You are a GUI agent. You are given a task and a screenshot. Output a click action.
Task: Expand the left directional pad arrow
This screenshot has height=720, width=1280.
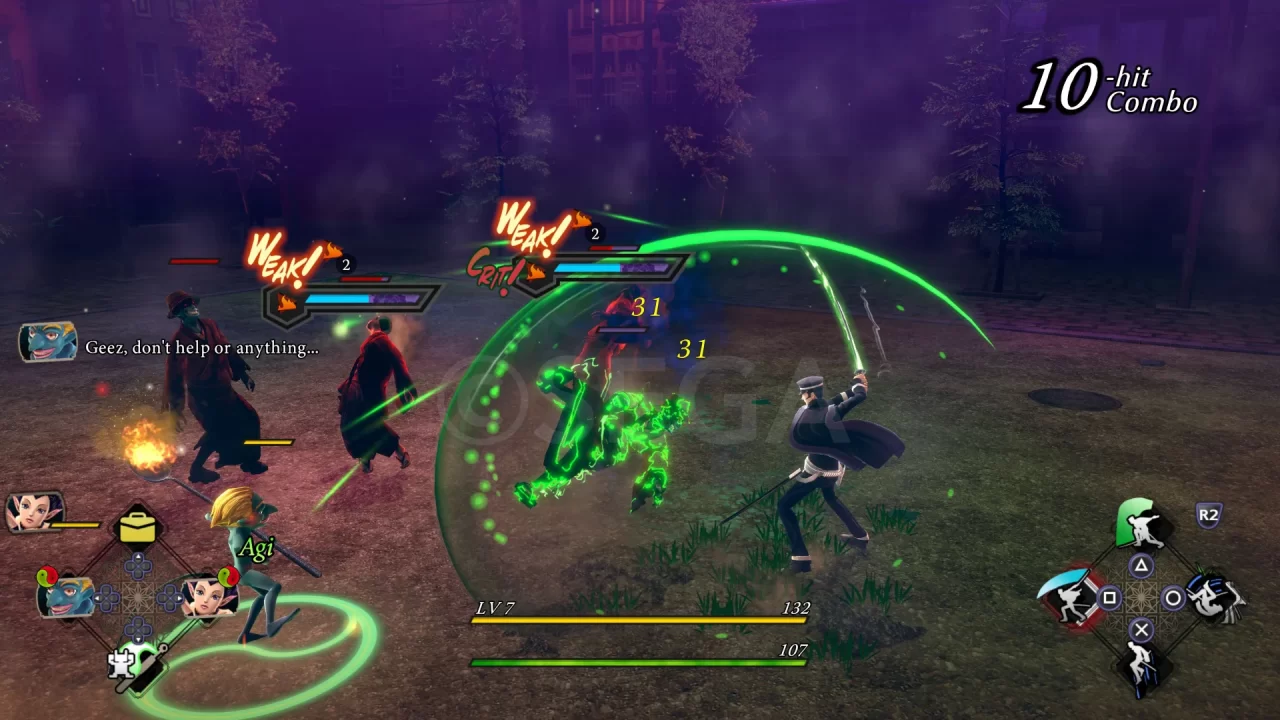pos(98,597)
